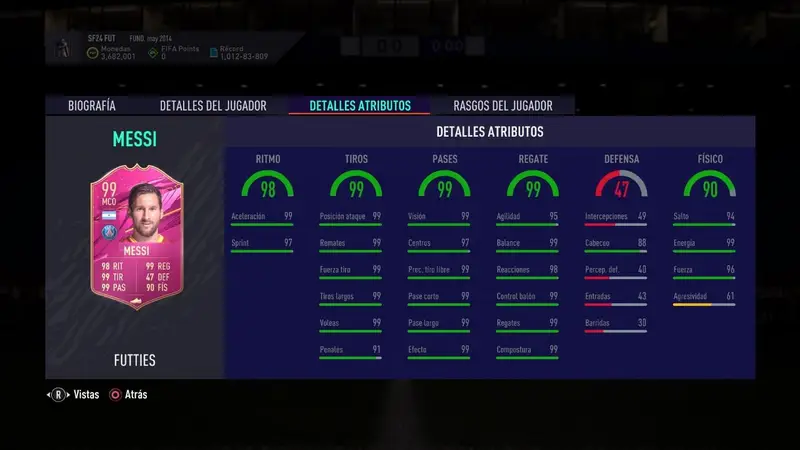Select the Detalles Atributos tab
This screenshot has width=800, height=450.
click(359, 105)
